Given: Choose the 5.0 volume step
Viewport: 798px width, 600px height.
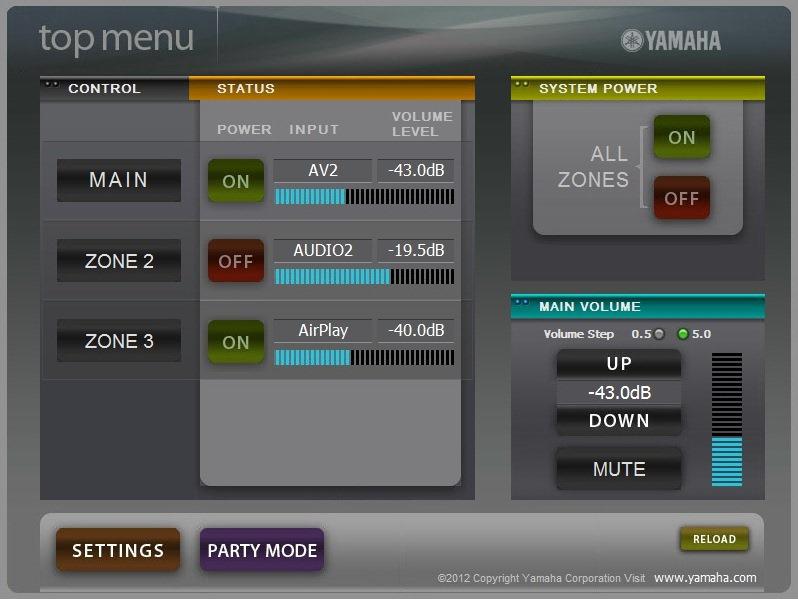Looking at the screenshot, I should [683, 334].
